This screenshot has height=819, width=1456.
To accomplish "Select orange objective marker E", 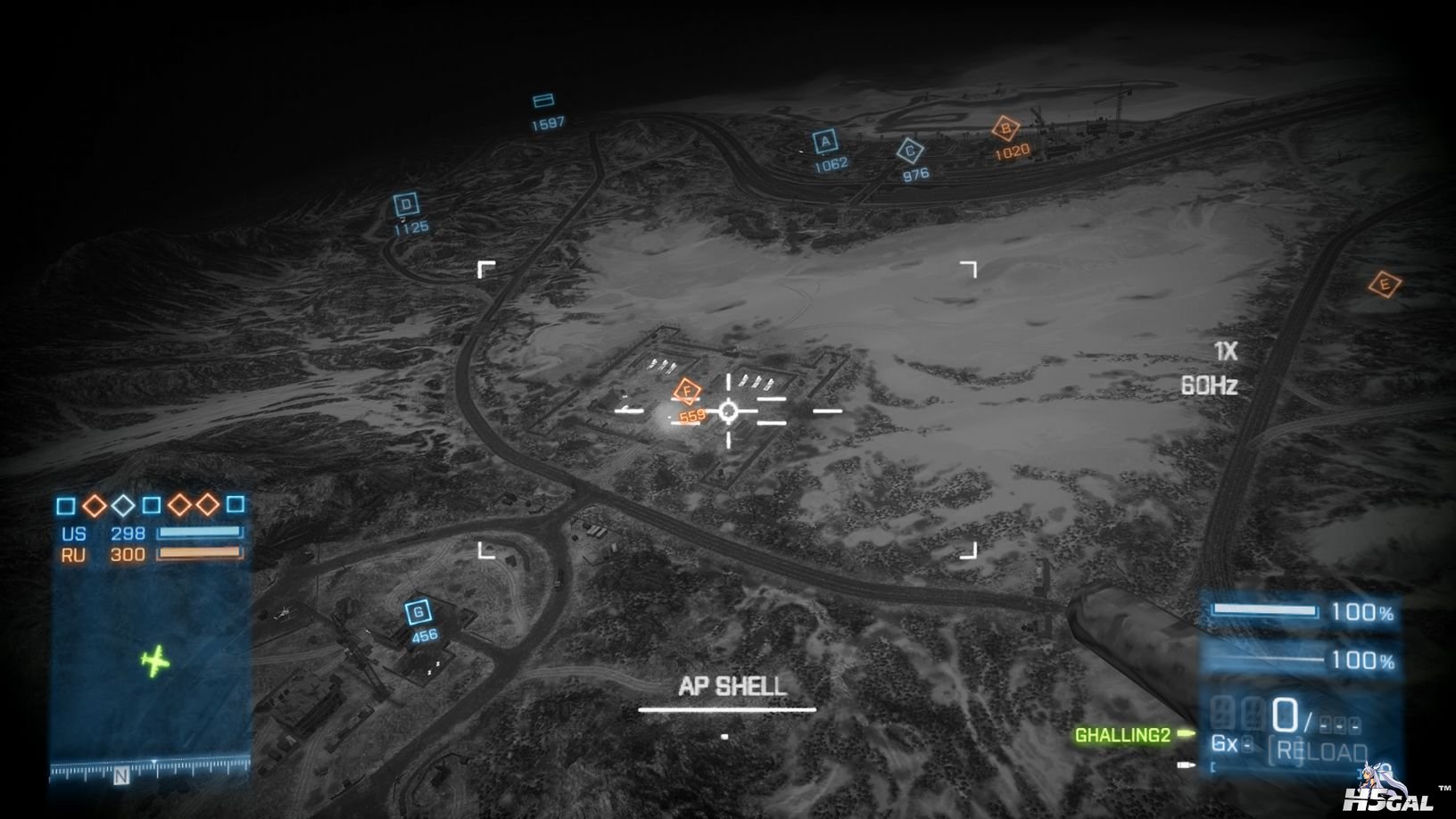I will tap(1385, 285).
